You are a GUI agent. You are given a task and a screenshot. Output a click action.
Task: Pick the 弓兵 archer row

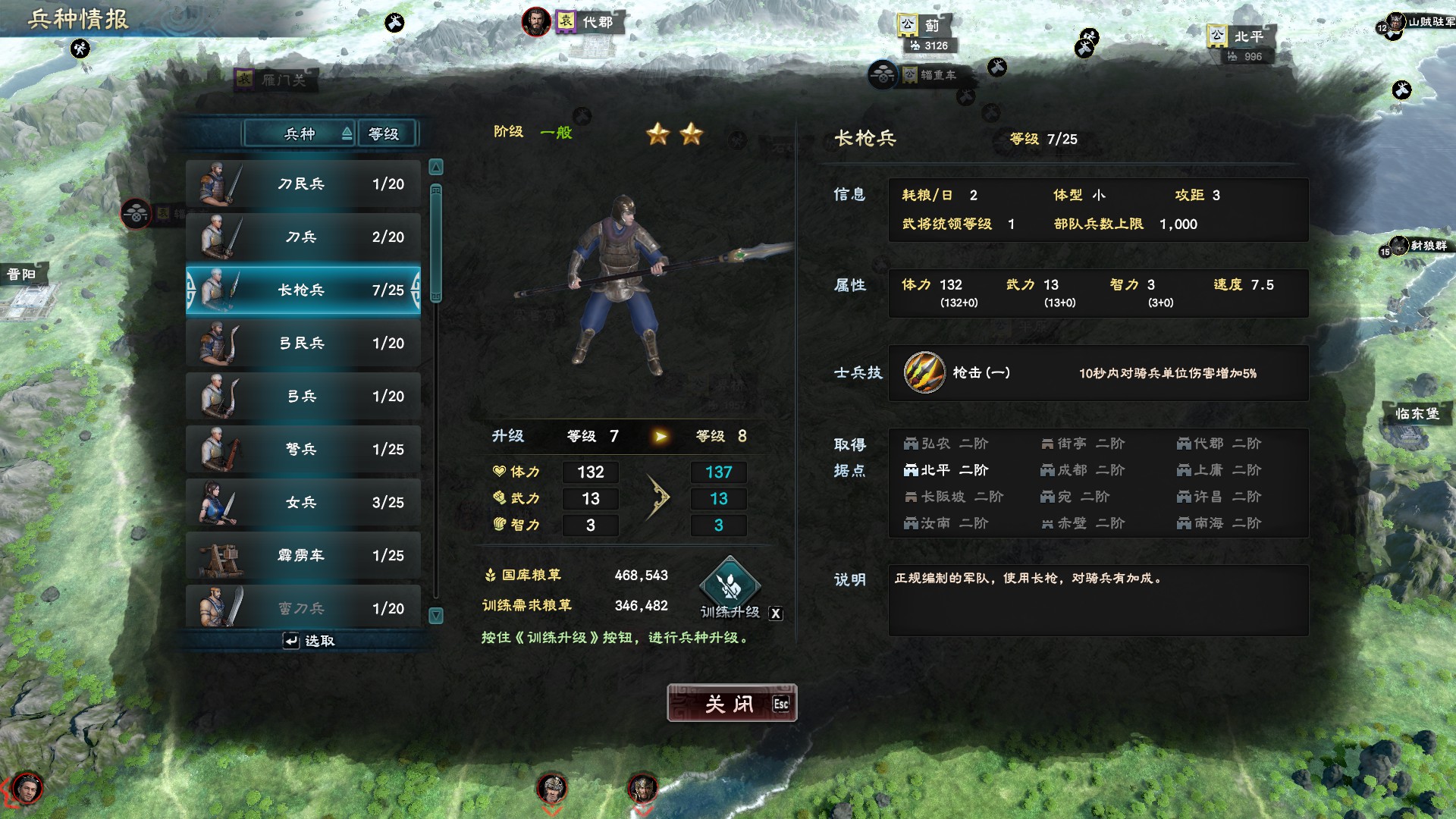pyautogui.click(x=303, y=397)
